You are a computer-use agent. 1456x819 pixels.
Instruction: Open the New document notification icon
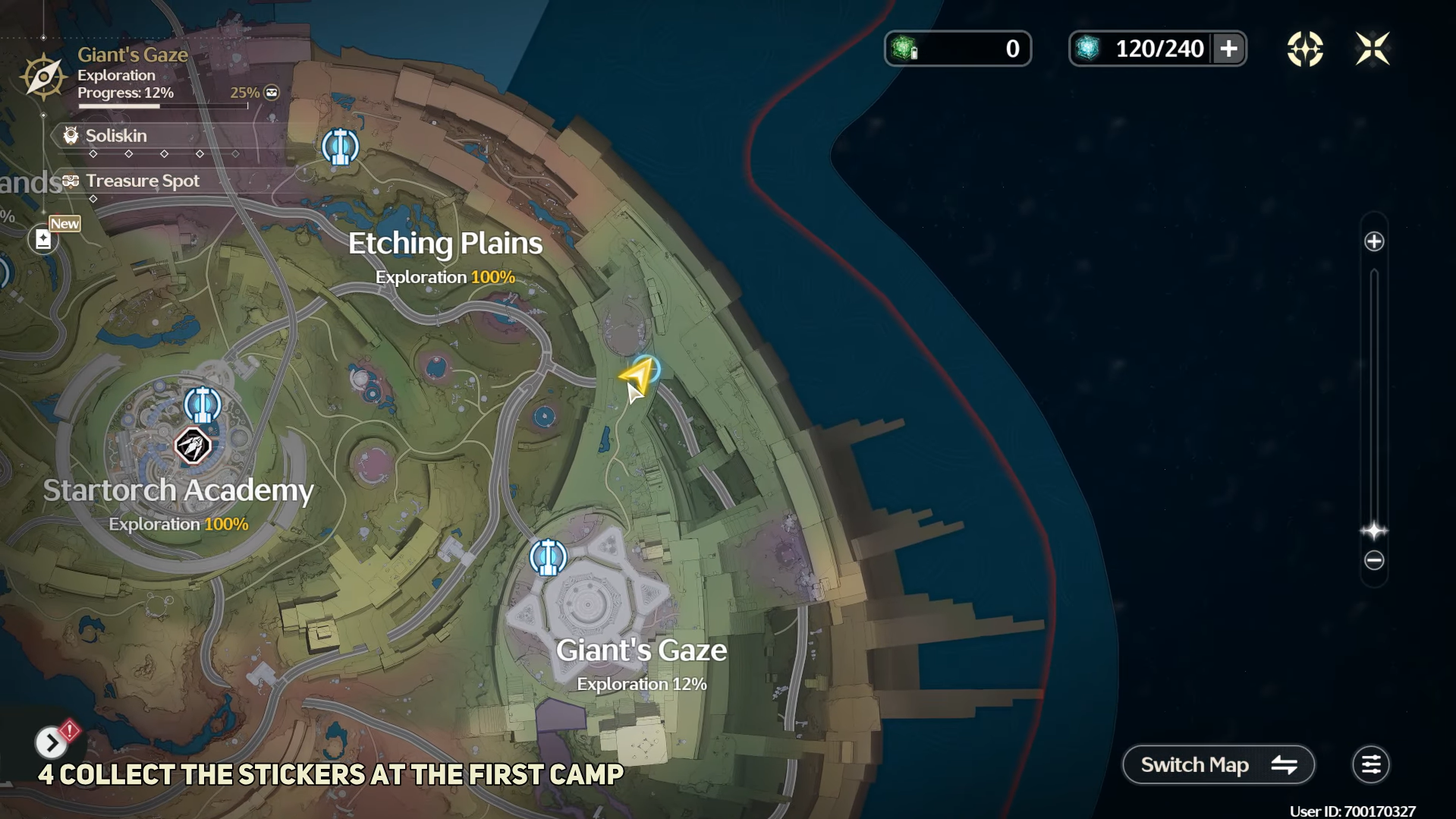(x=44, y=239)
